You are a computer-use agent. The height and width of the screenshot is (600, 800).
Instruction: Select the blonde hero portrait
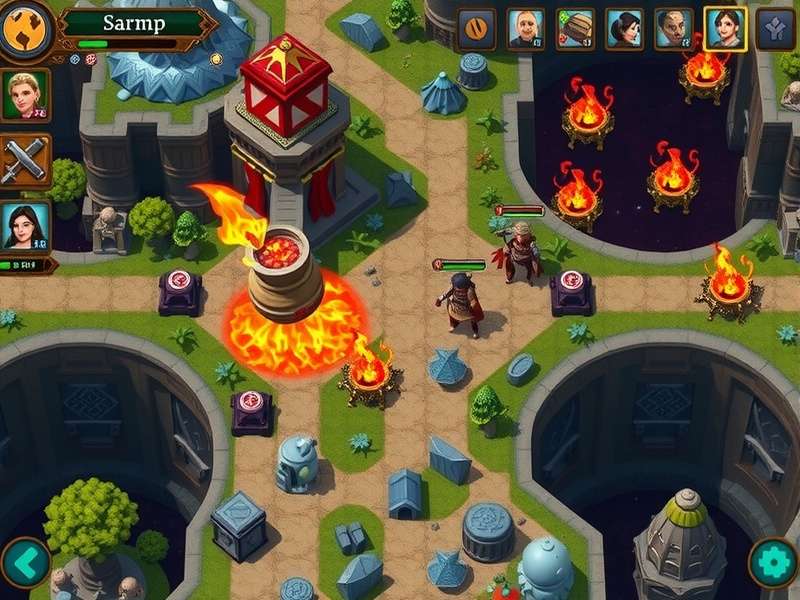coord(24,95)
